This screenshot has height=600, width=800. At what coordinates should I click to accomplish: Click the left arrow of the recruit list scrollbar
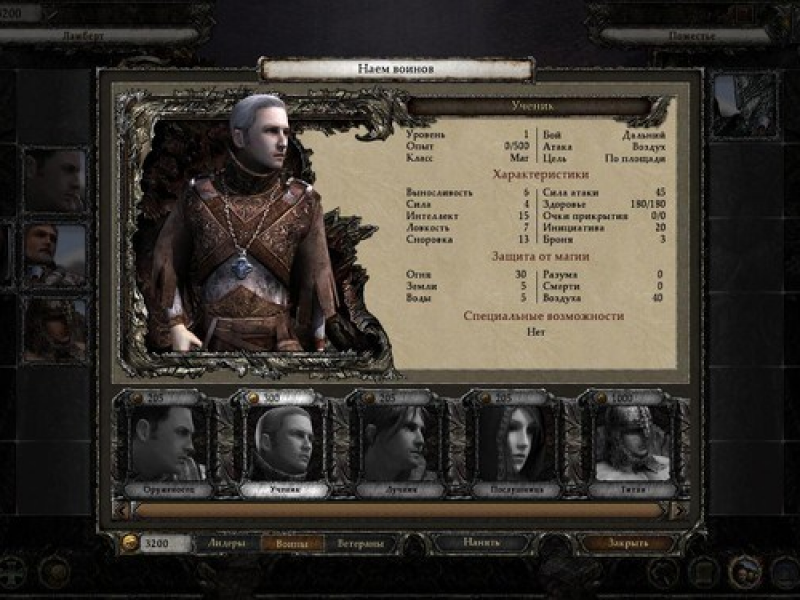(120, 510)
